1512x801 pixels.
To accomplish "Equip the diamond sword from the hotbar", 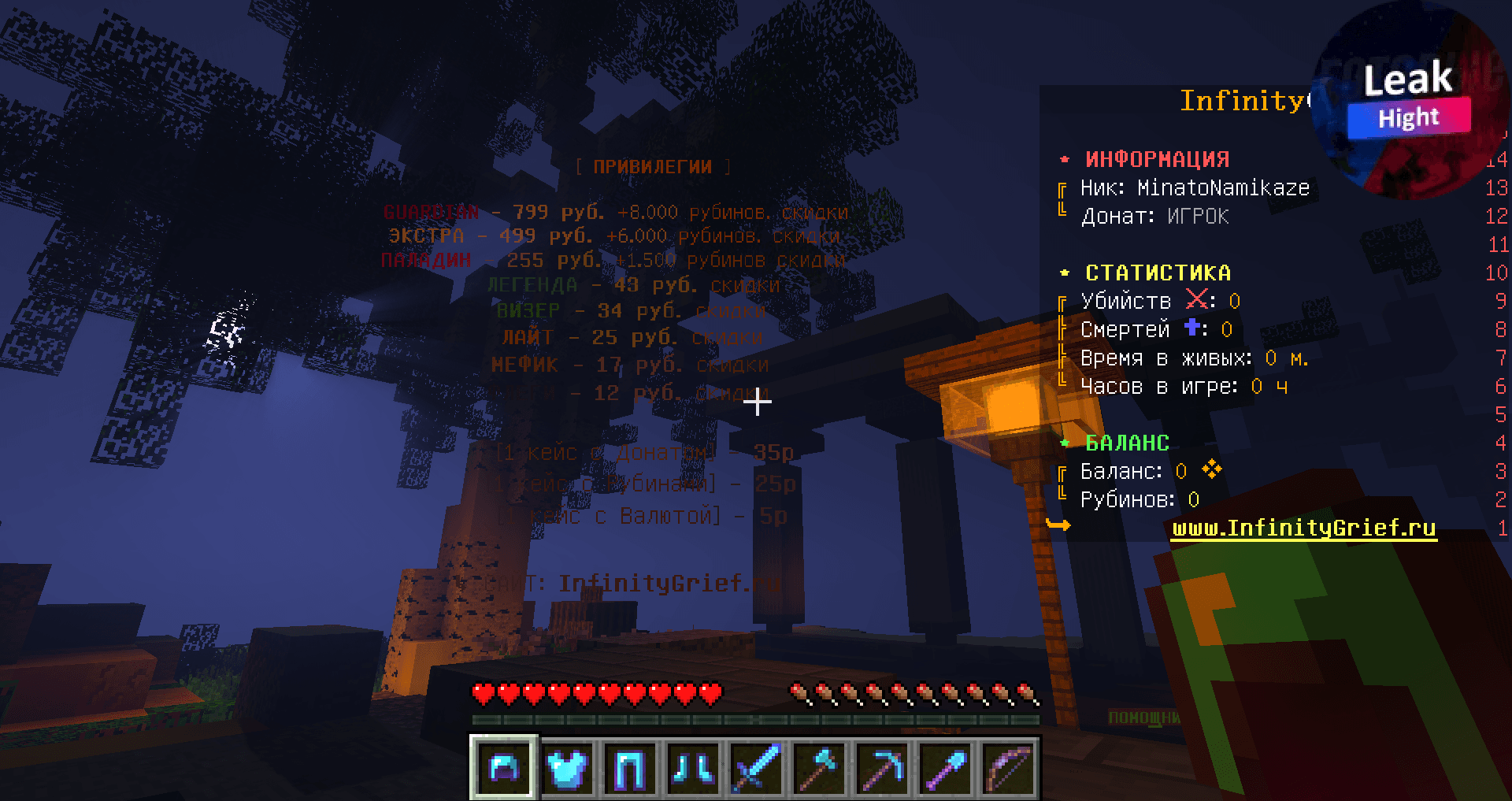I will (756, 767).
